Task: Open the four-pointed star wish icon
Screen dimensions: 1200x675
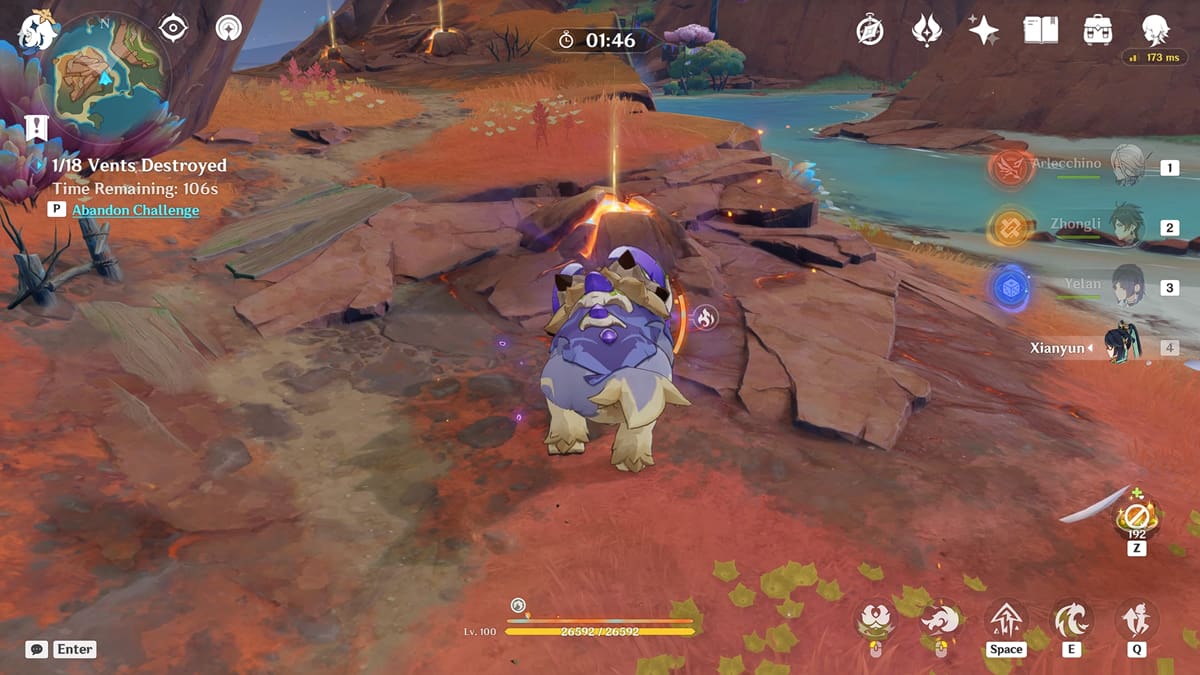Action: [983, 30]
